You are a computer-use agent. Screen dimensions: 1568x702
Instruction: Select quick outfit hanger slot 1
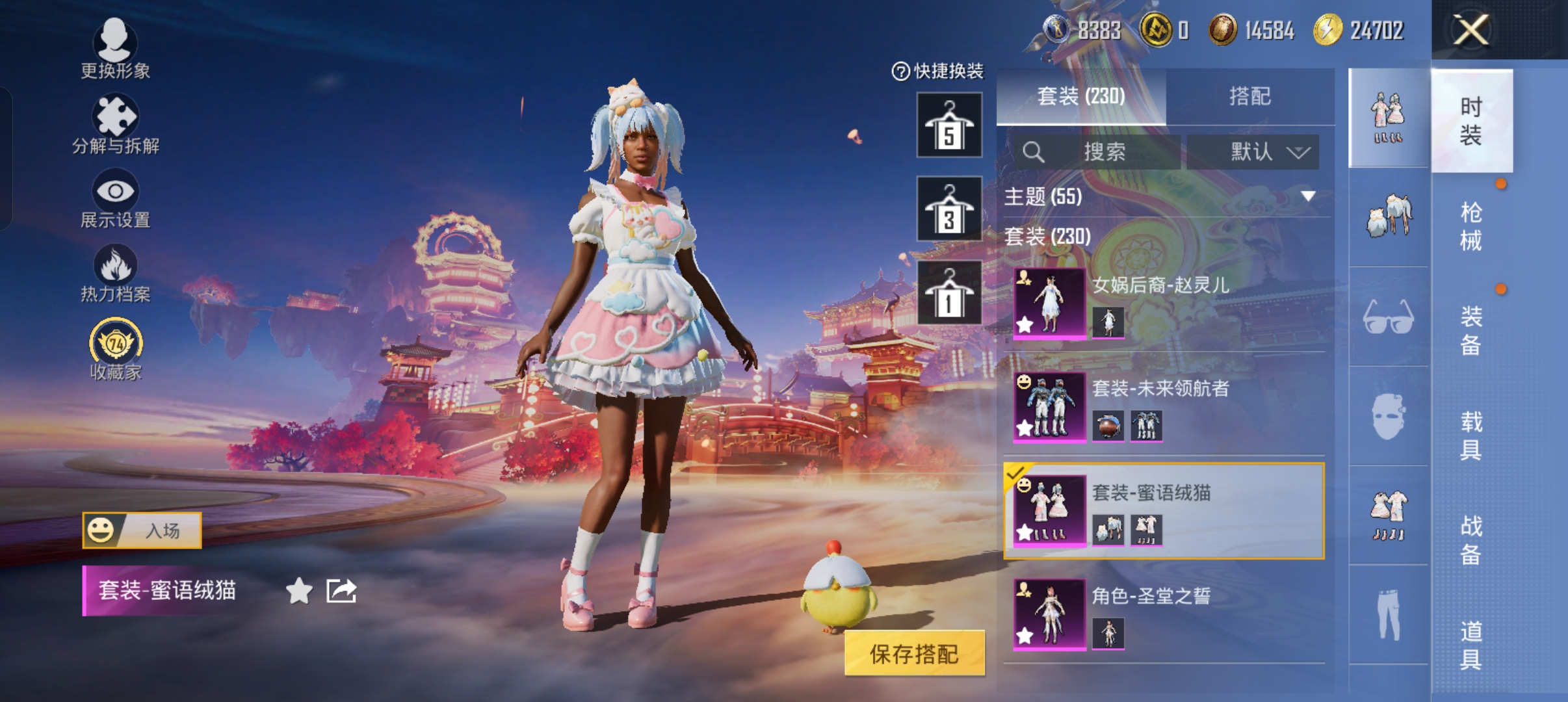click(949, 293)
